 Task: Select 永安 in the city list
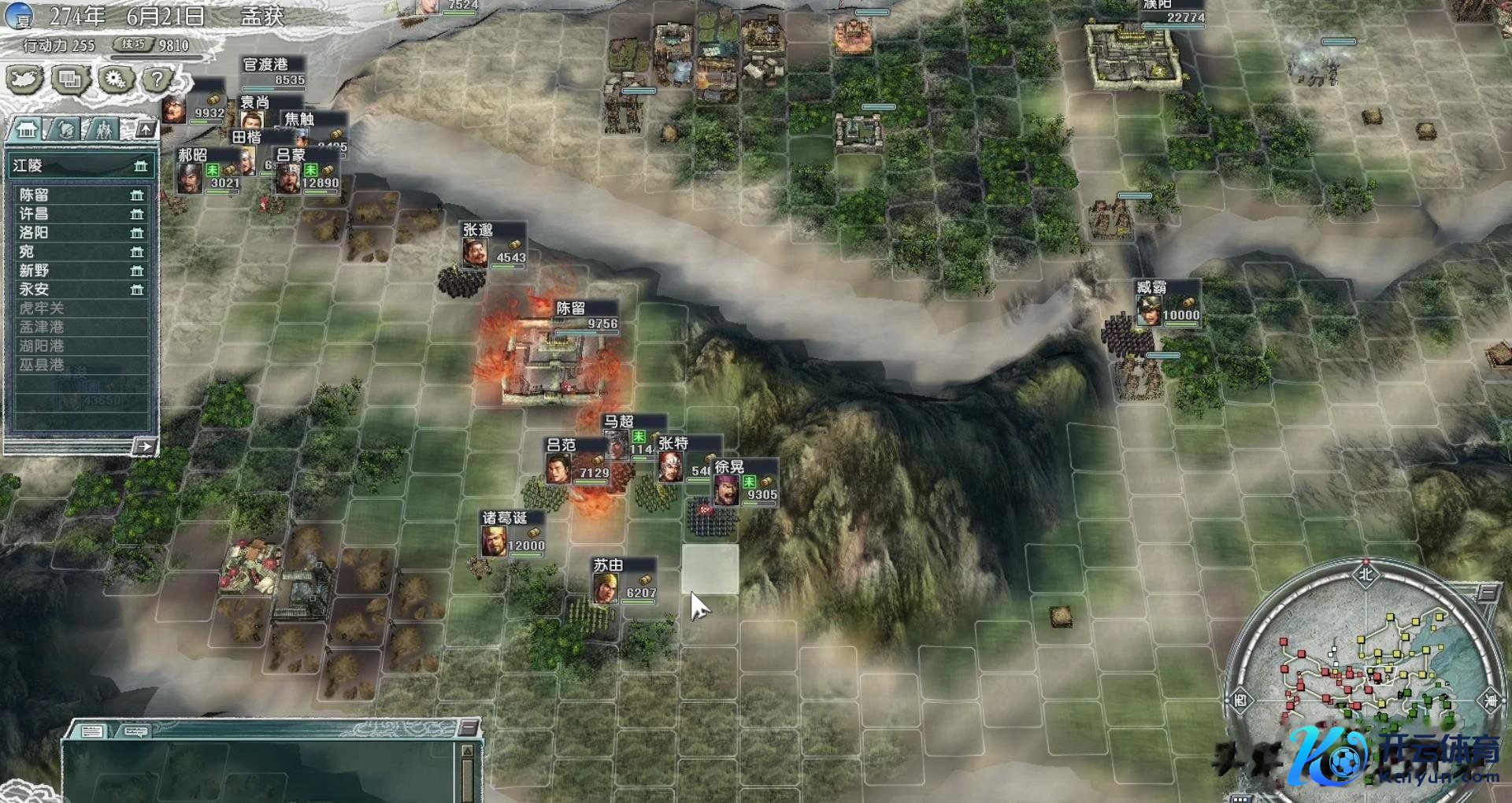tap(79, 289)
